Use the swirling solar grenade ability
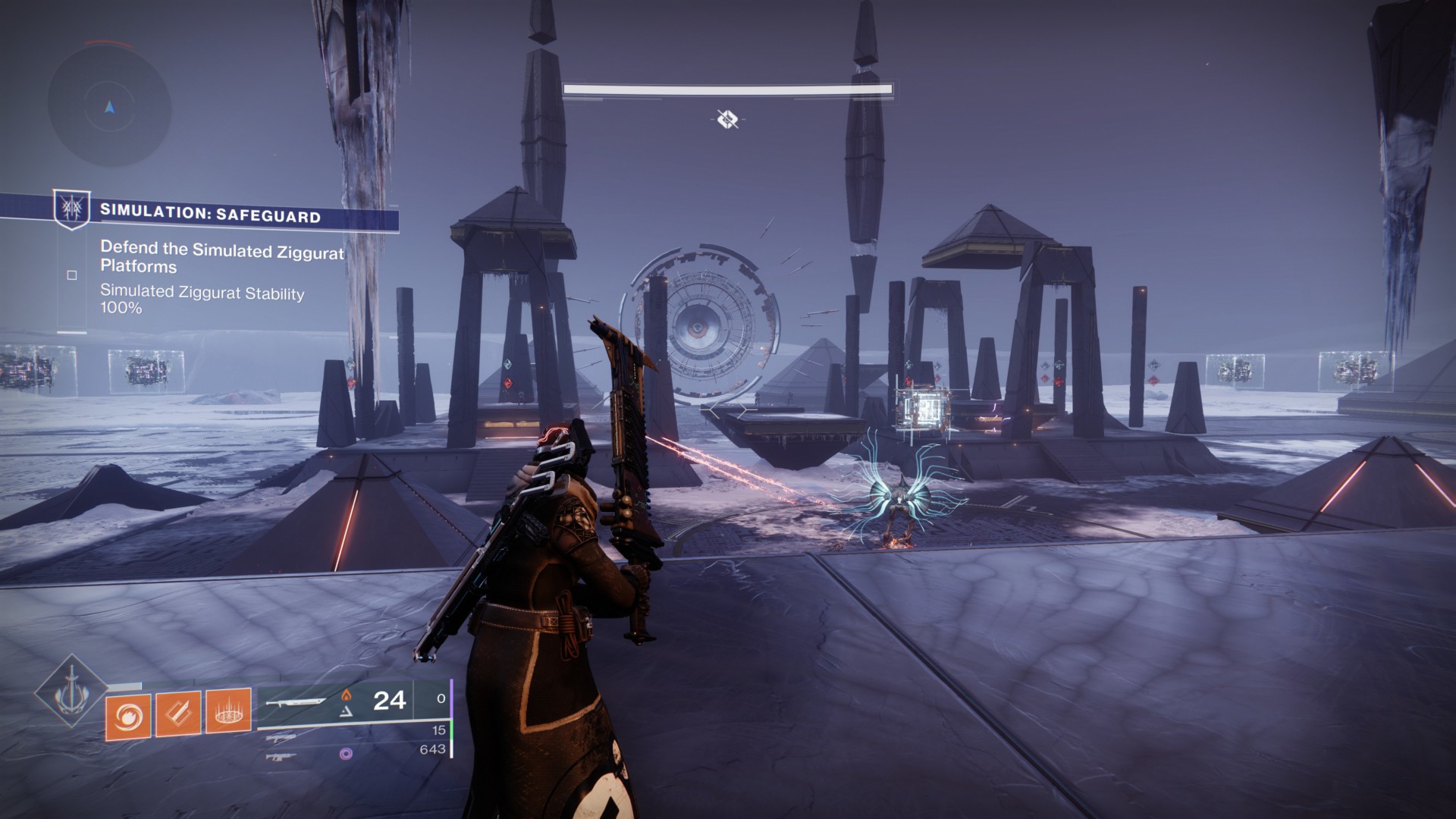Viewport: 1456px width, 819px height. [x=129, y=714]
